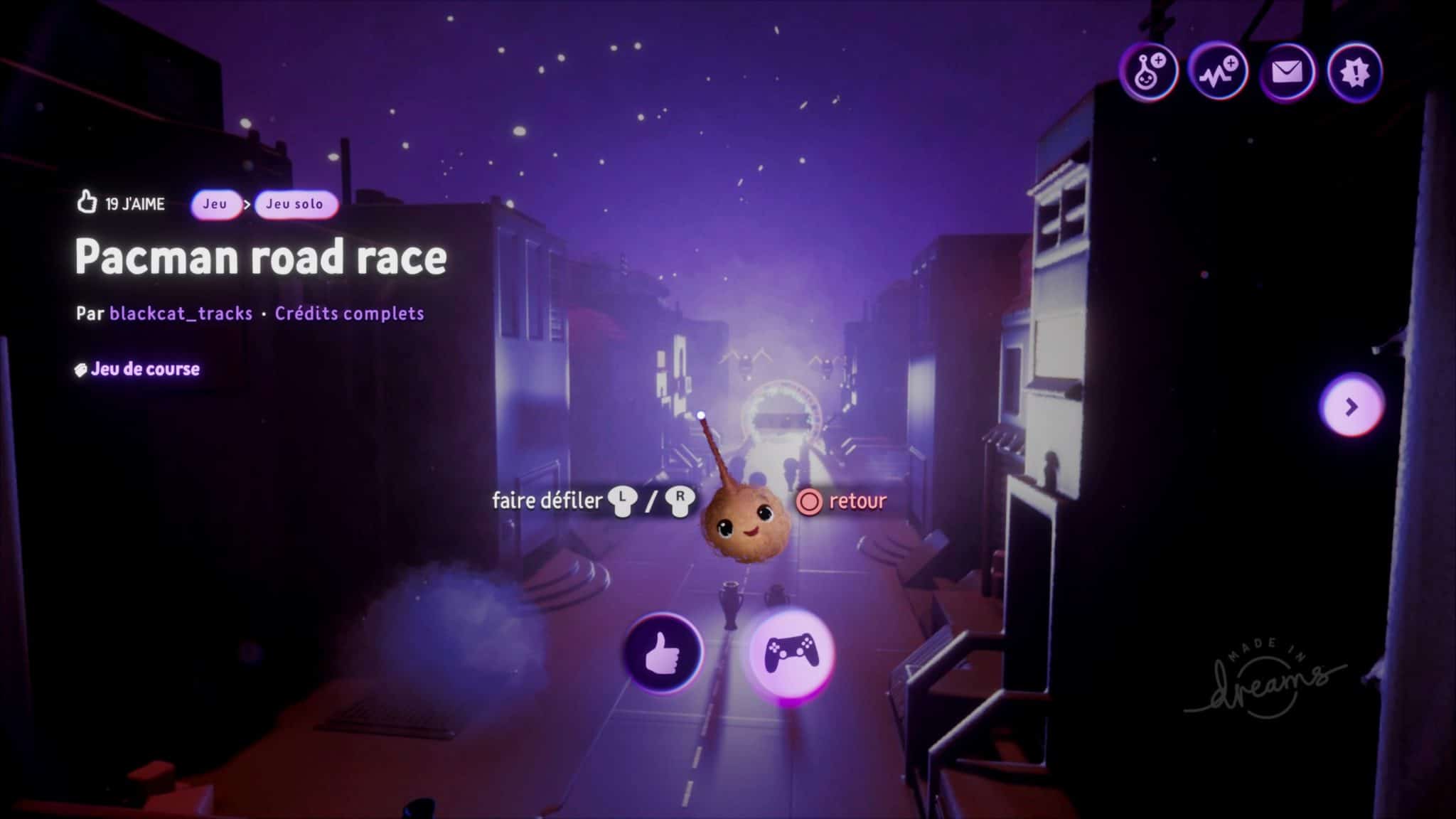The width and height of the screenshot is (1456, 819).
Task: Play the dream with the gamepad button
Action: (x=791, y=653)
